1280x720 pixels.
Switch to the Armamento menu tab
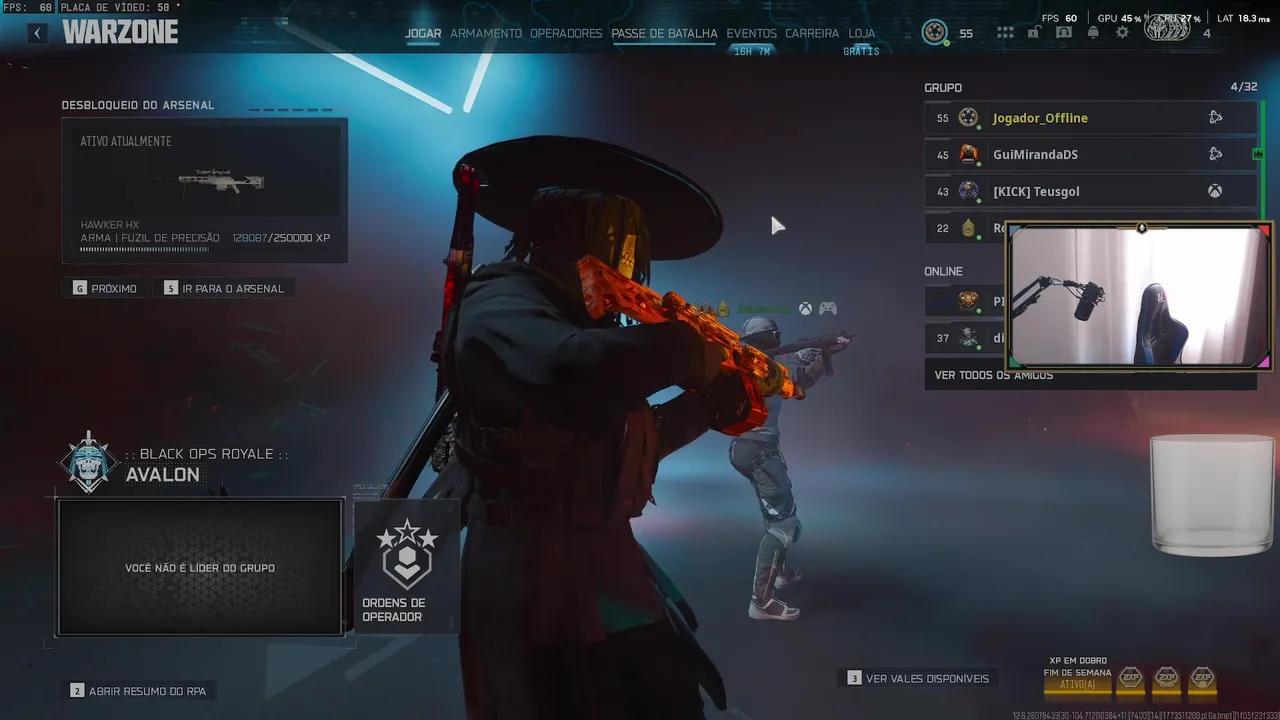coord(486,33)
